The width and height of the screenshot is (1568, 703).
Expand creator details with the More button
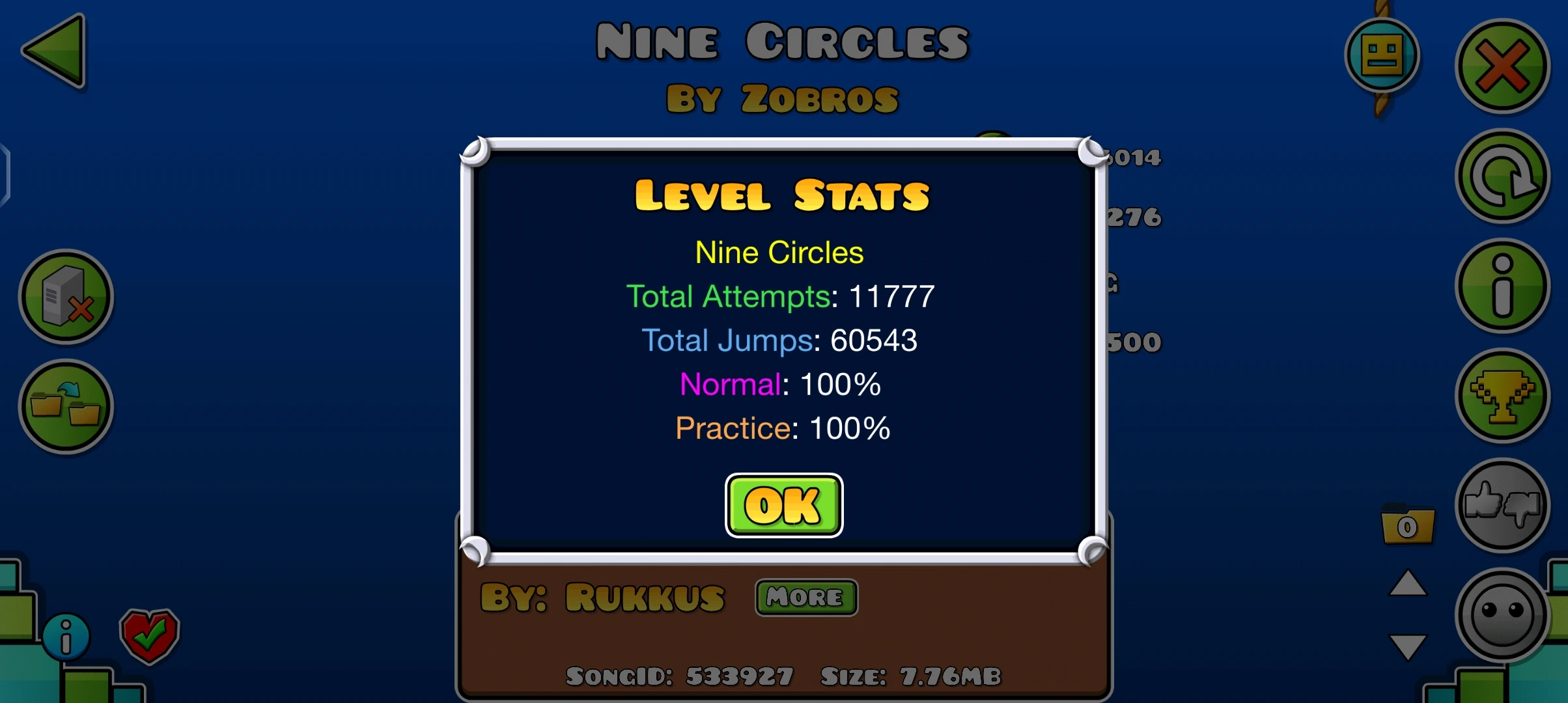pyautogui.click(x=805, y=597)
